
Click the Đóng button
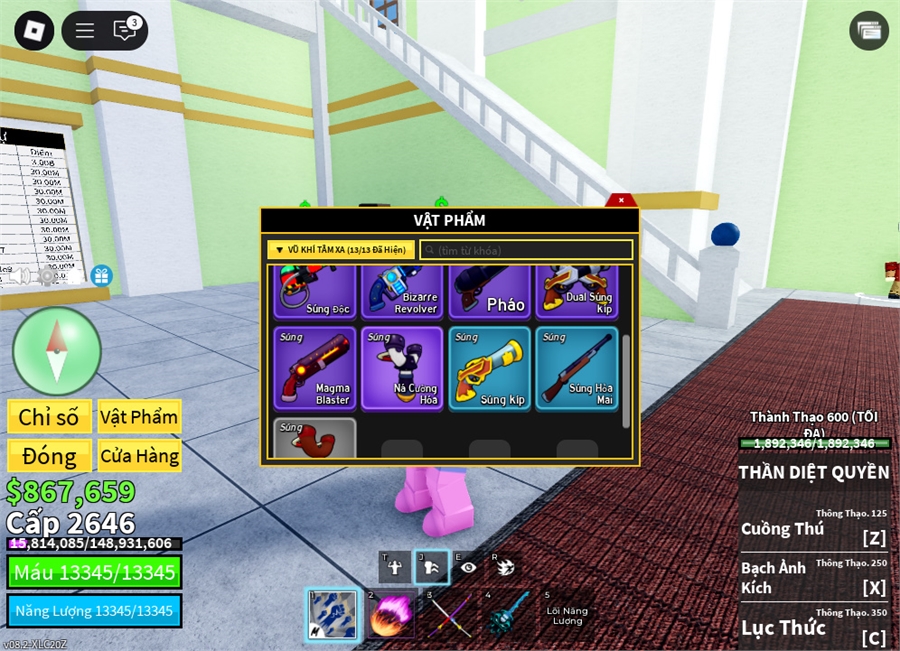(49, 456)
